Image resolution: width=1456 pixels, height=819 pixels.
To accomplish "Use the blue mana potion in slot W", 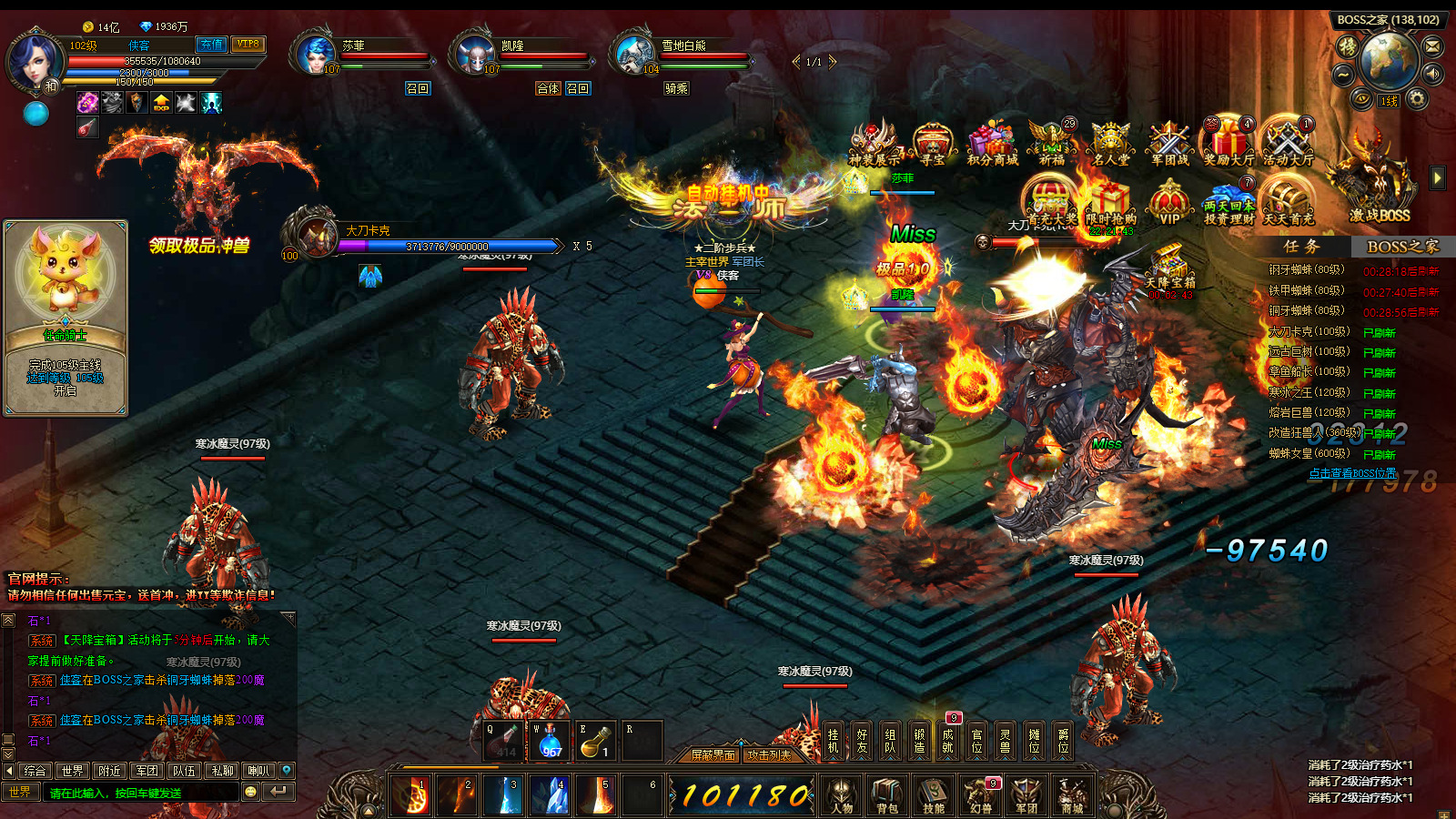I will 551,741.
